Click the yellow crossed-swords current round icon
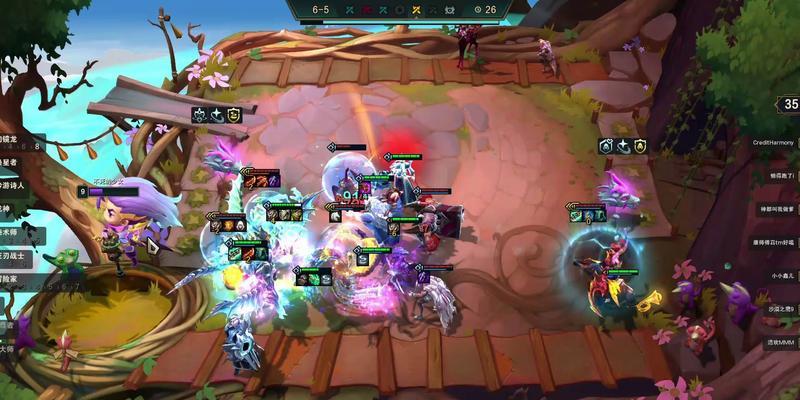This screenshot has height=400, width=800. 415,10
